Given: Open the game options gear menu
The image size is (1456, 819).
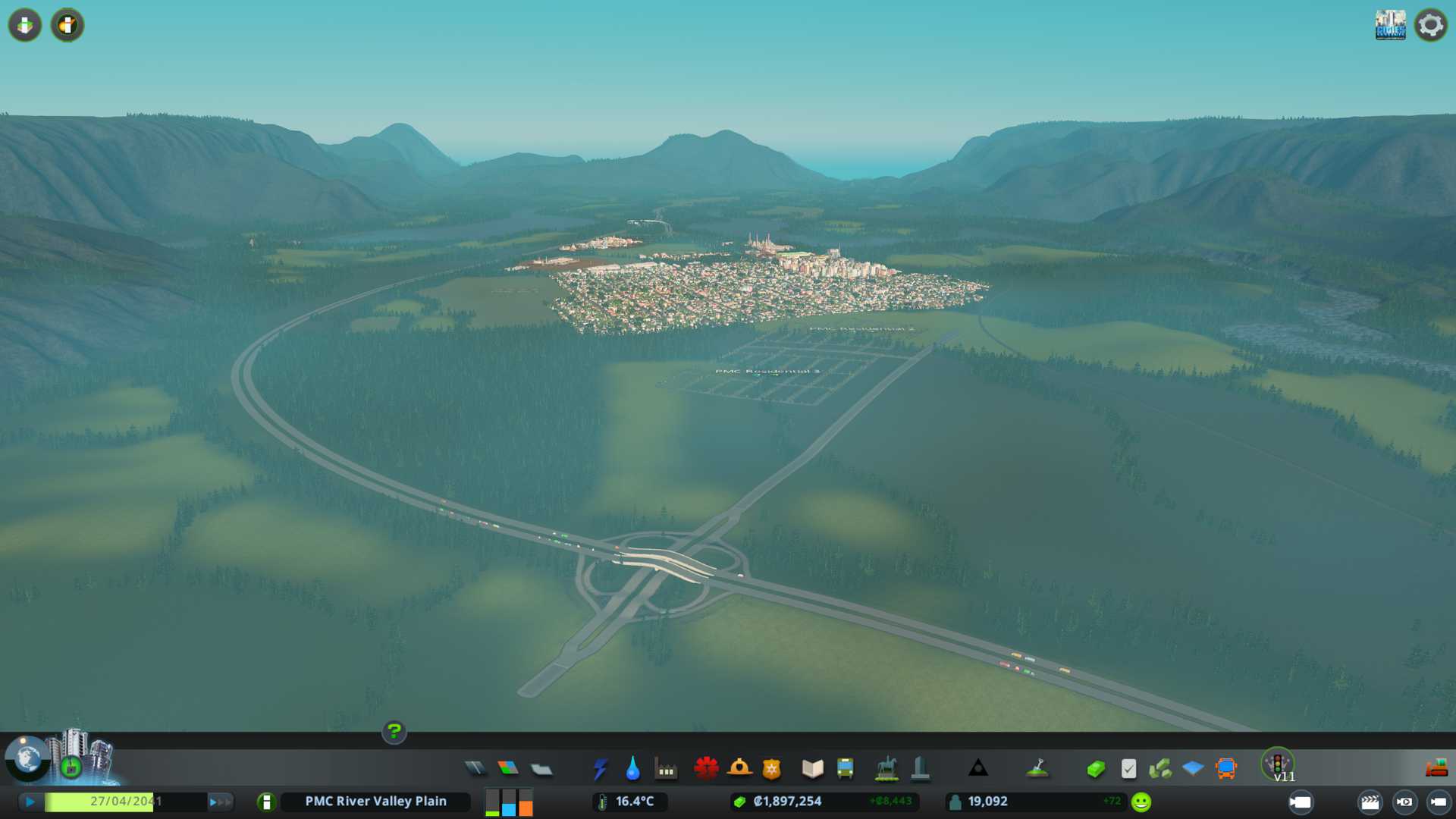Looking at the screenshot, I should [1431, 25].
